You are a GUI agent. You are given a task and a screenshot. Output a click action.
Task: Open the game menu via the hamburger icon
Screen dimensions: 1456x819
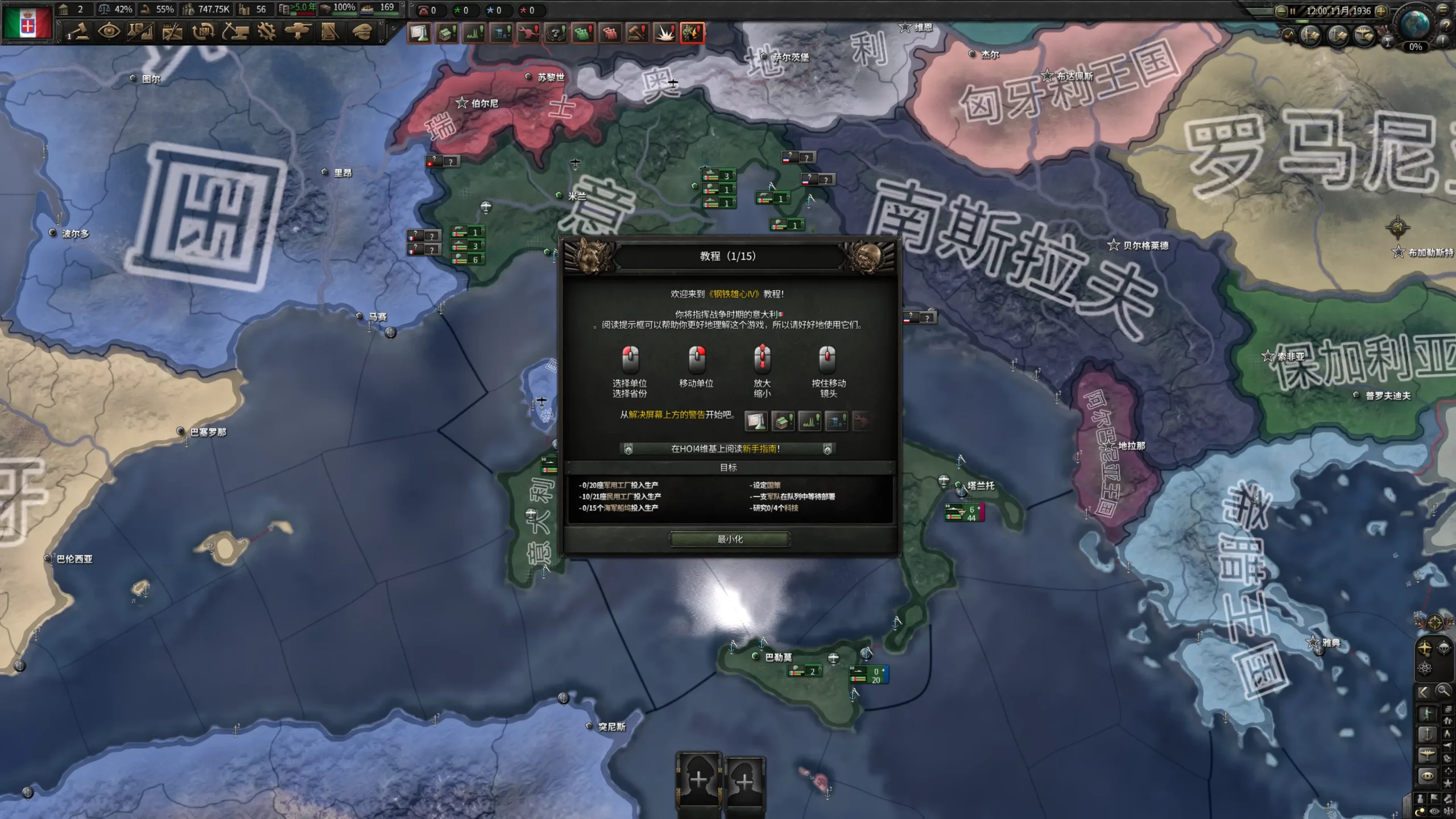coord(1443,10)
